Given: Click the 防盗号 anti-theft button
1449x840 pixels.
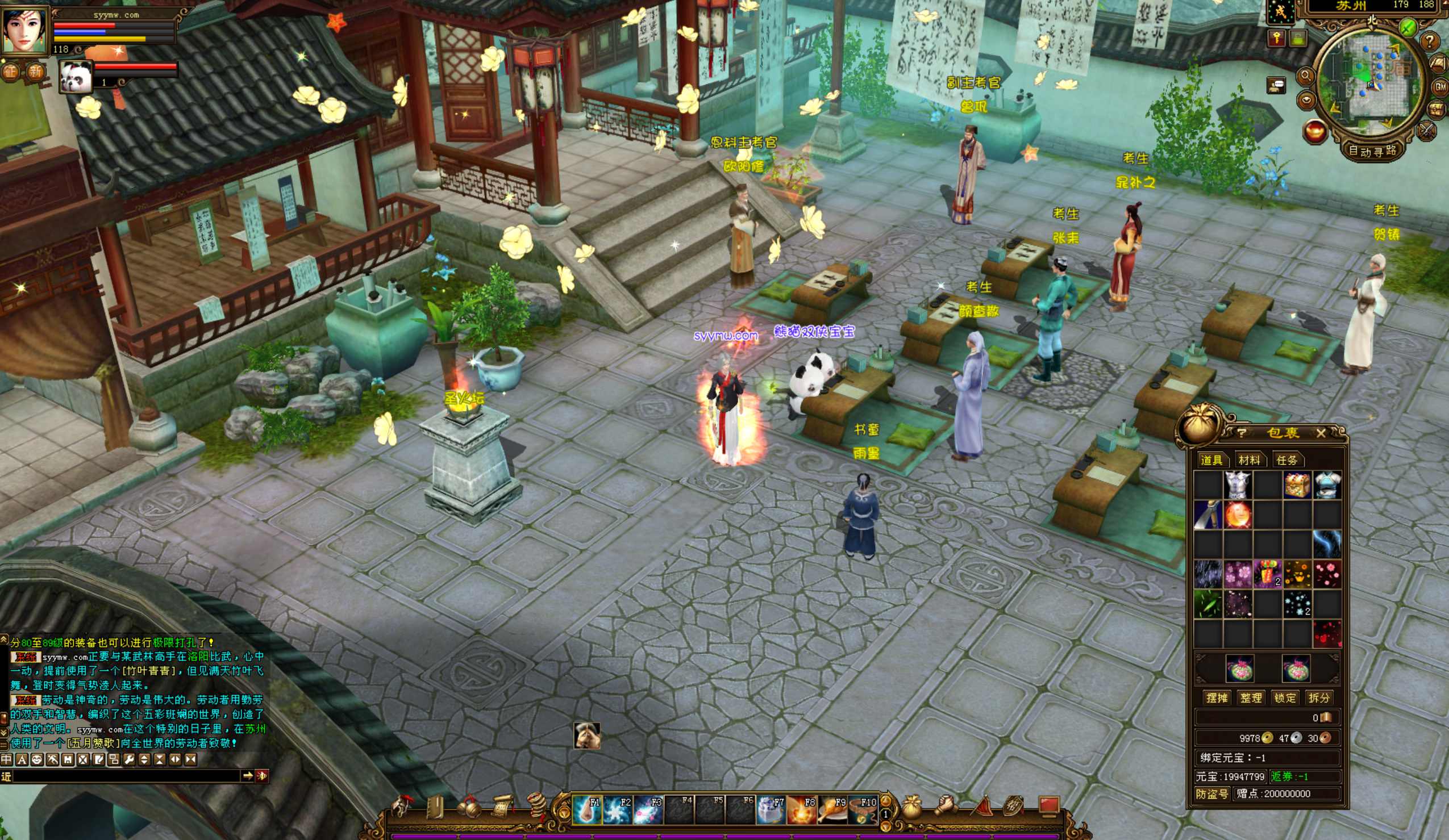Looking at the screenshot, I should pyautogui.click(x=1212, y=793).
